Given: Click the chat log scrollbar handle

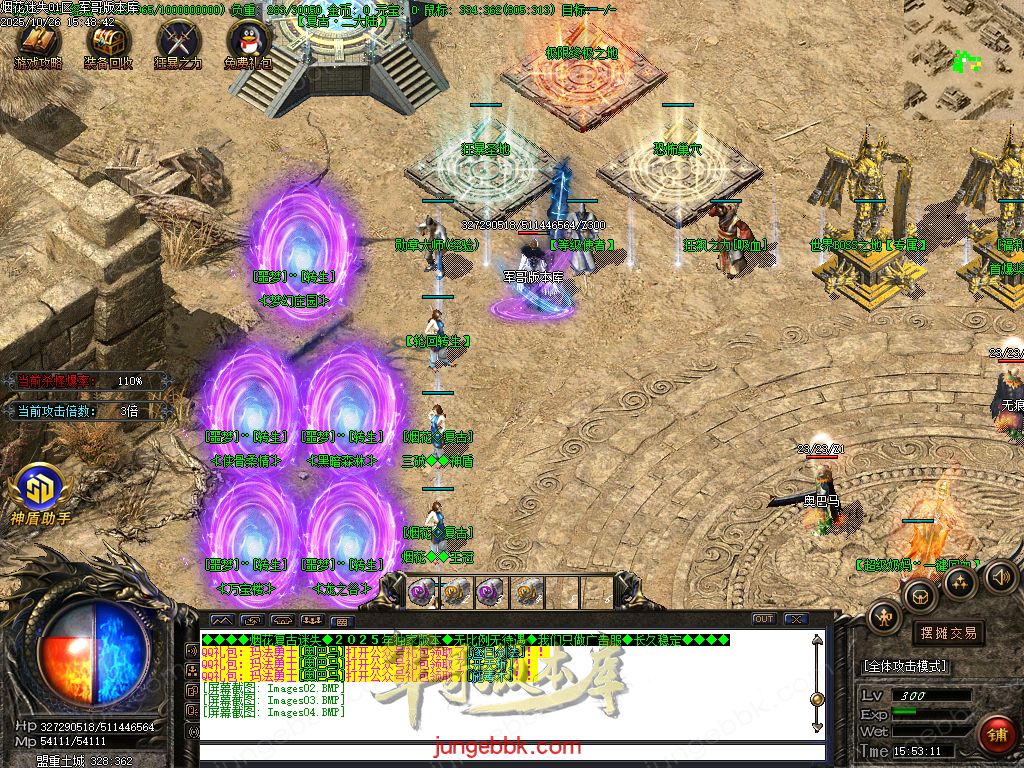Looking at the screenshot, I should pos(817,699).
